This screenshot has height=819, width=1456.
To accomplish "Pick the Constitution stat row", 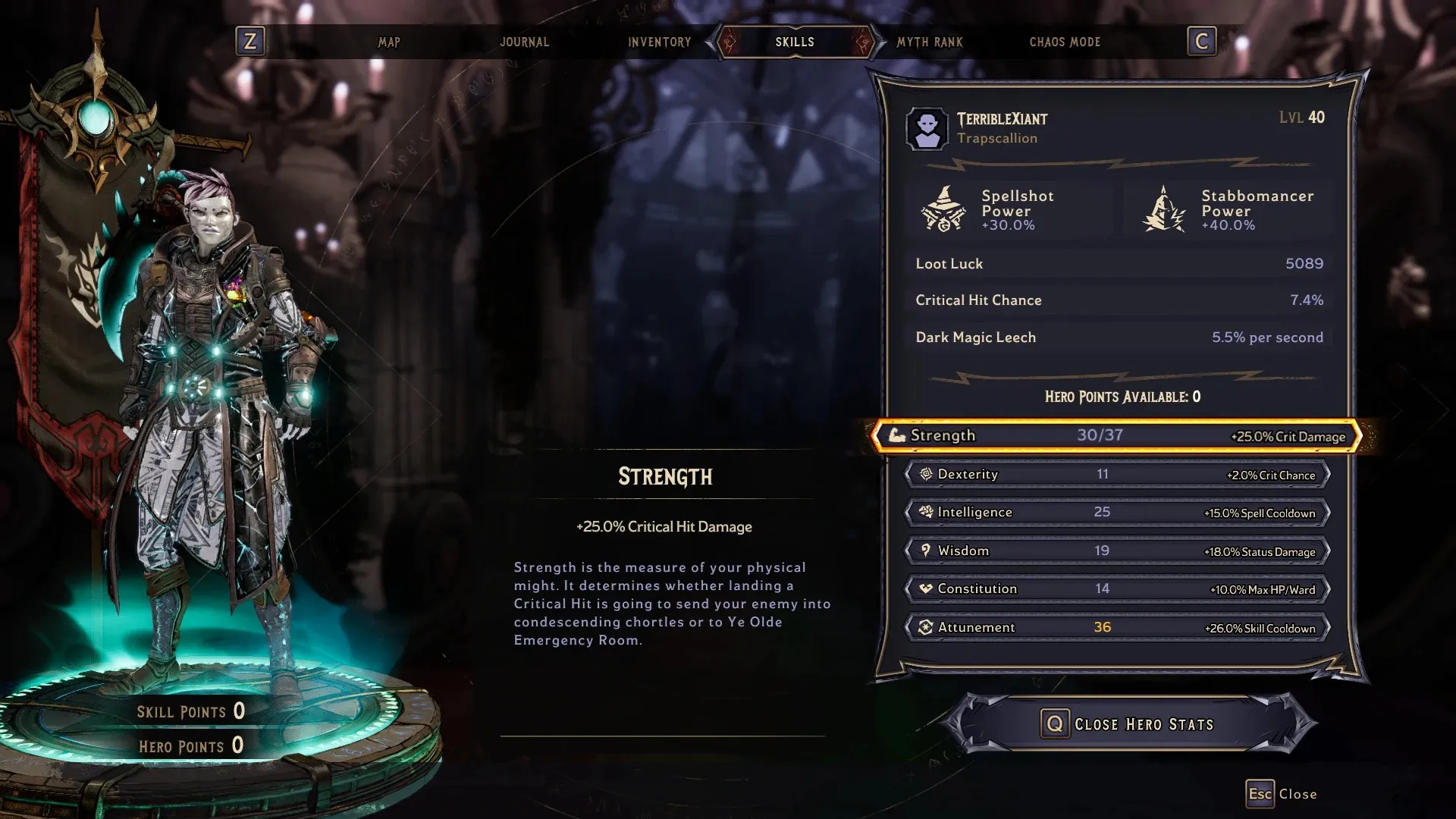I will tap(1116, 589).
